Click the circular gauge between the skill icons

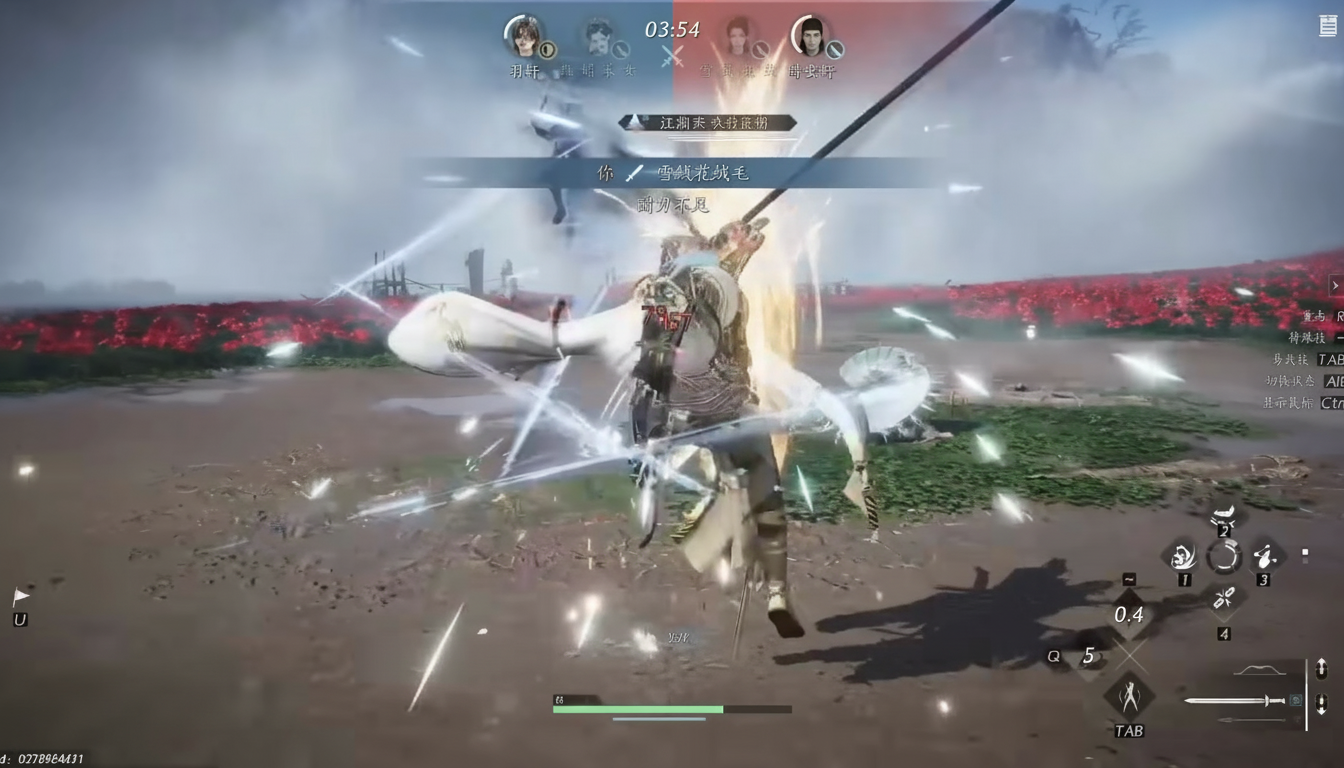[1224, 556]
